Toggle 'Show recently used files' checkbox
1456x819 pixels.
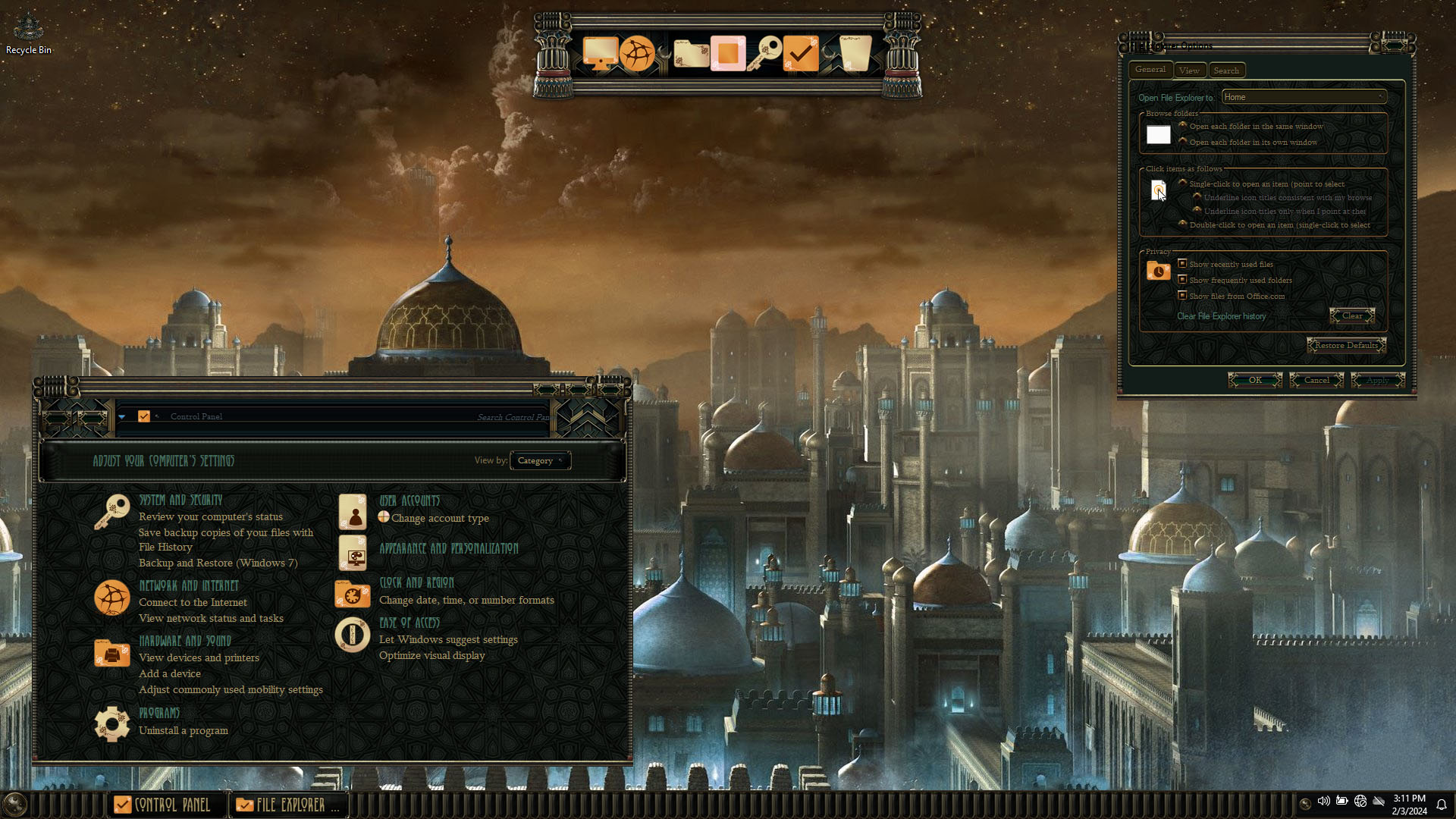pos(1182,264)
